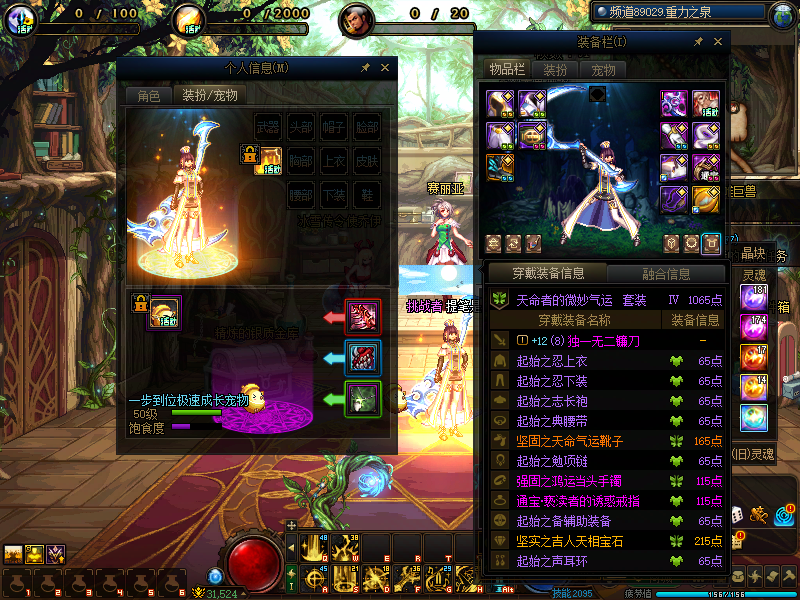Pin the equipment panel window
The image size is (800, 600).
pos(698,42)
